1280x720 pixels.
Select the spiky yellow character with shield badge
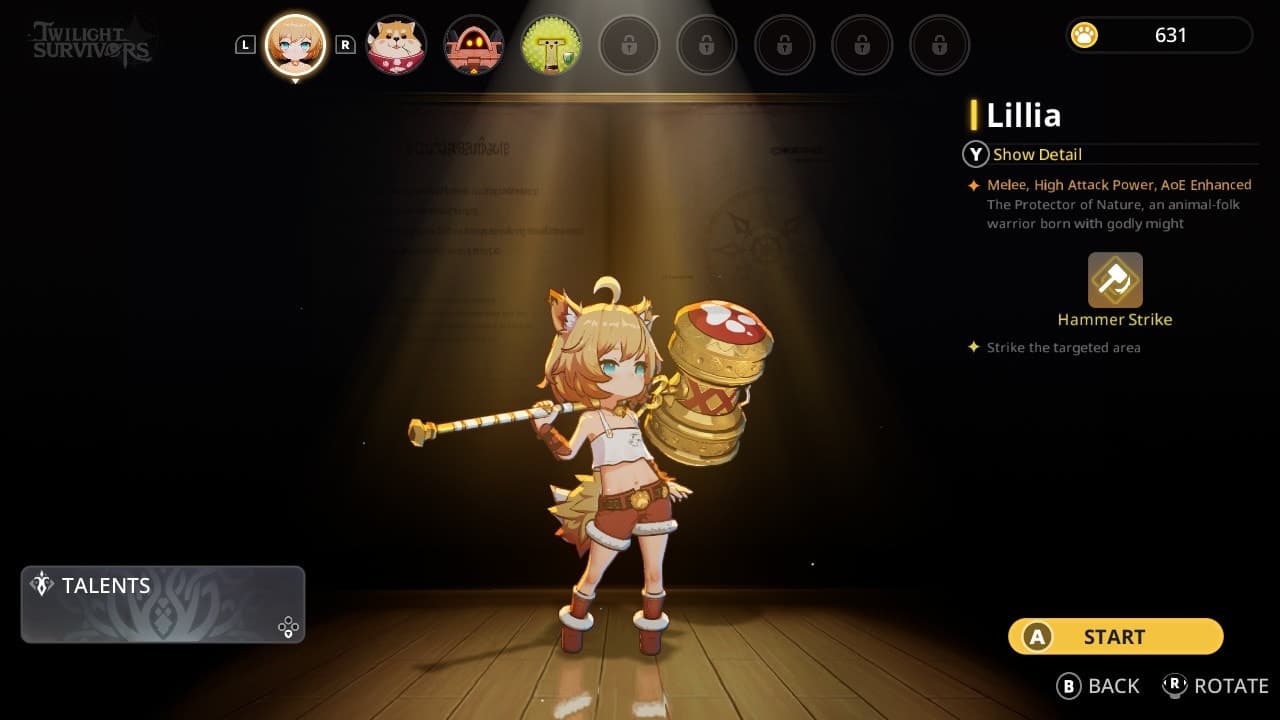click(x=551, y=45)
